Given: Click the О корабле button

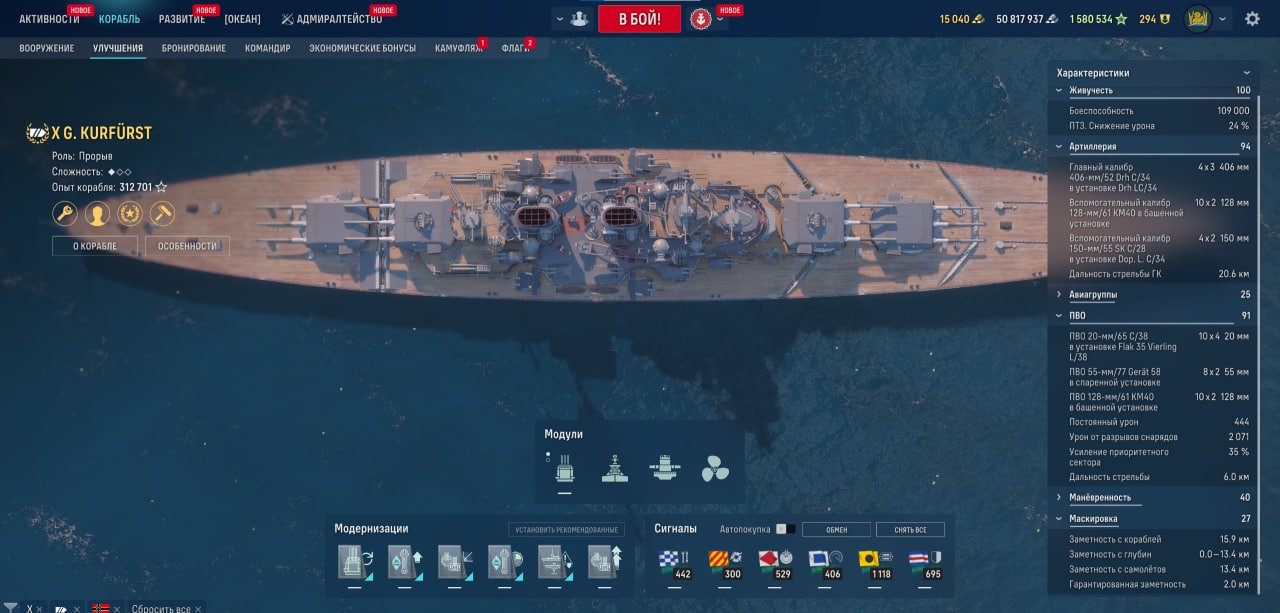Looking at the screenshot, I should 95,246.
